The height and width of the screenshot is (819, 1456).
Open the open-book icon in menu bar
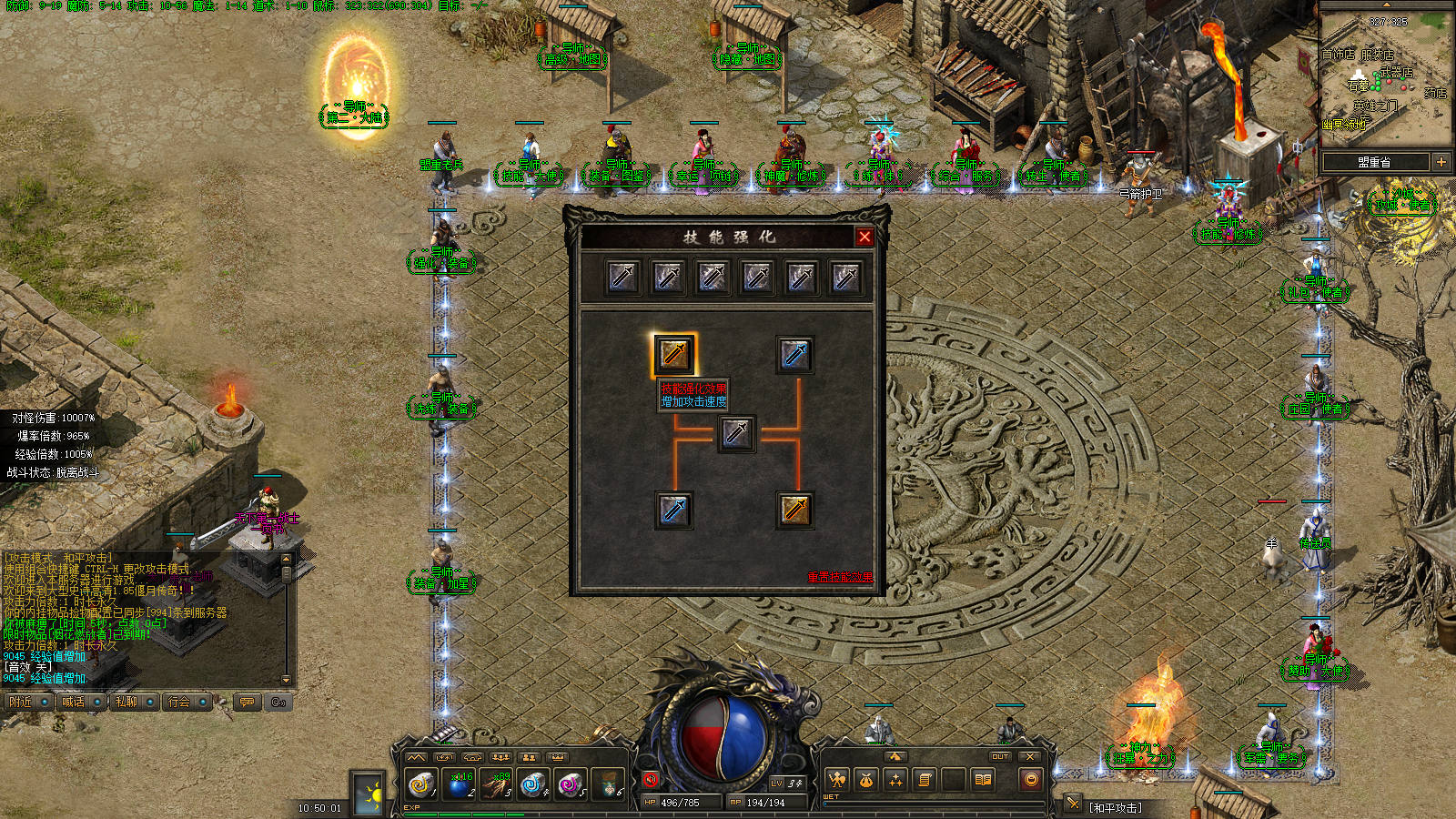[983, 780]
